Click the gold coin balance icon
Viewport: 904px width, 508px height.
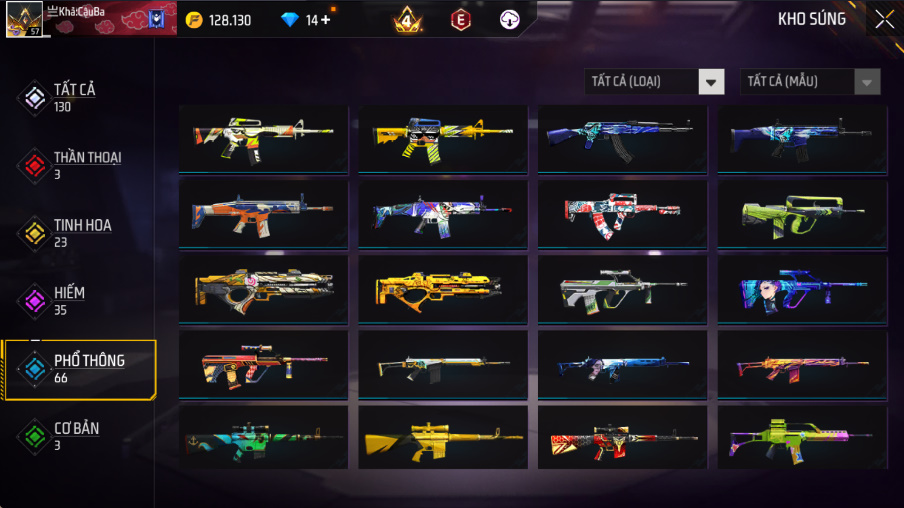(195, 20)
